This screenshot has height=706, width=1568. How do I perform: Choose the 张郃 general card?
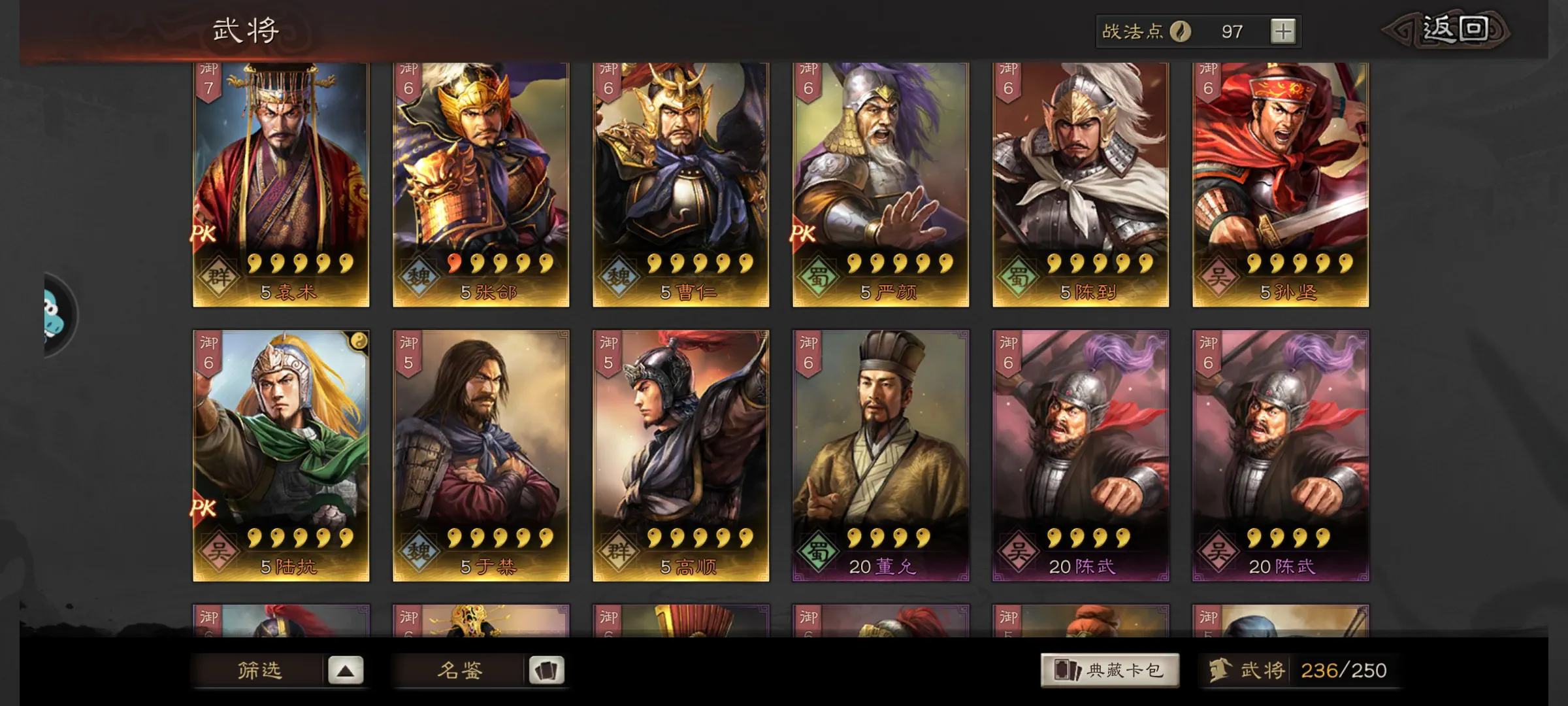point(481,183)
